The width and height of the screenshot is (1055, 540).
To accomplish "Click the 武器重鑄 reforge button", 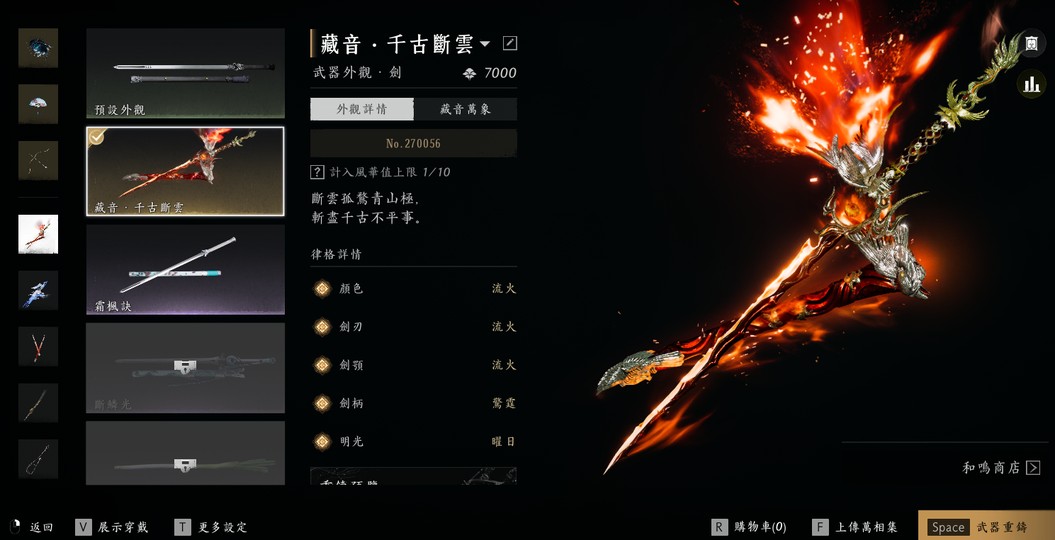I will [x=985, y=527].
